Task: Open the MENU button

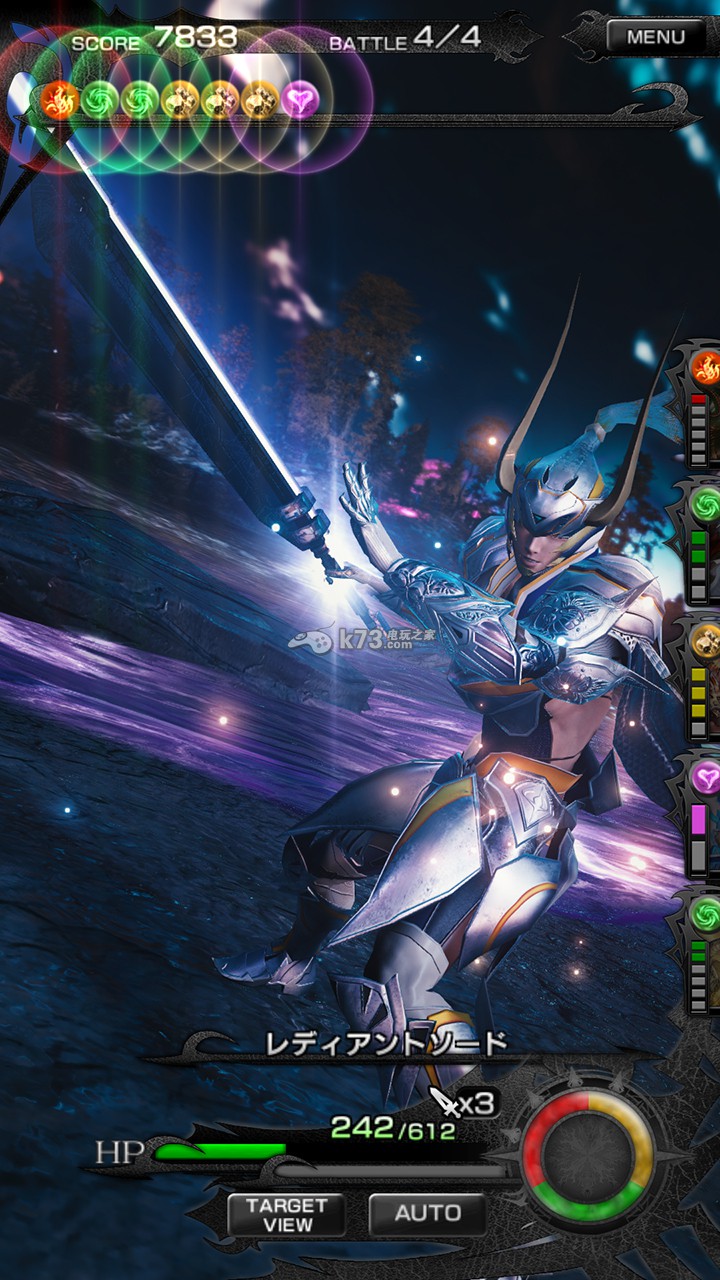Action: click(x=656, y=38)
